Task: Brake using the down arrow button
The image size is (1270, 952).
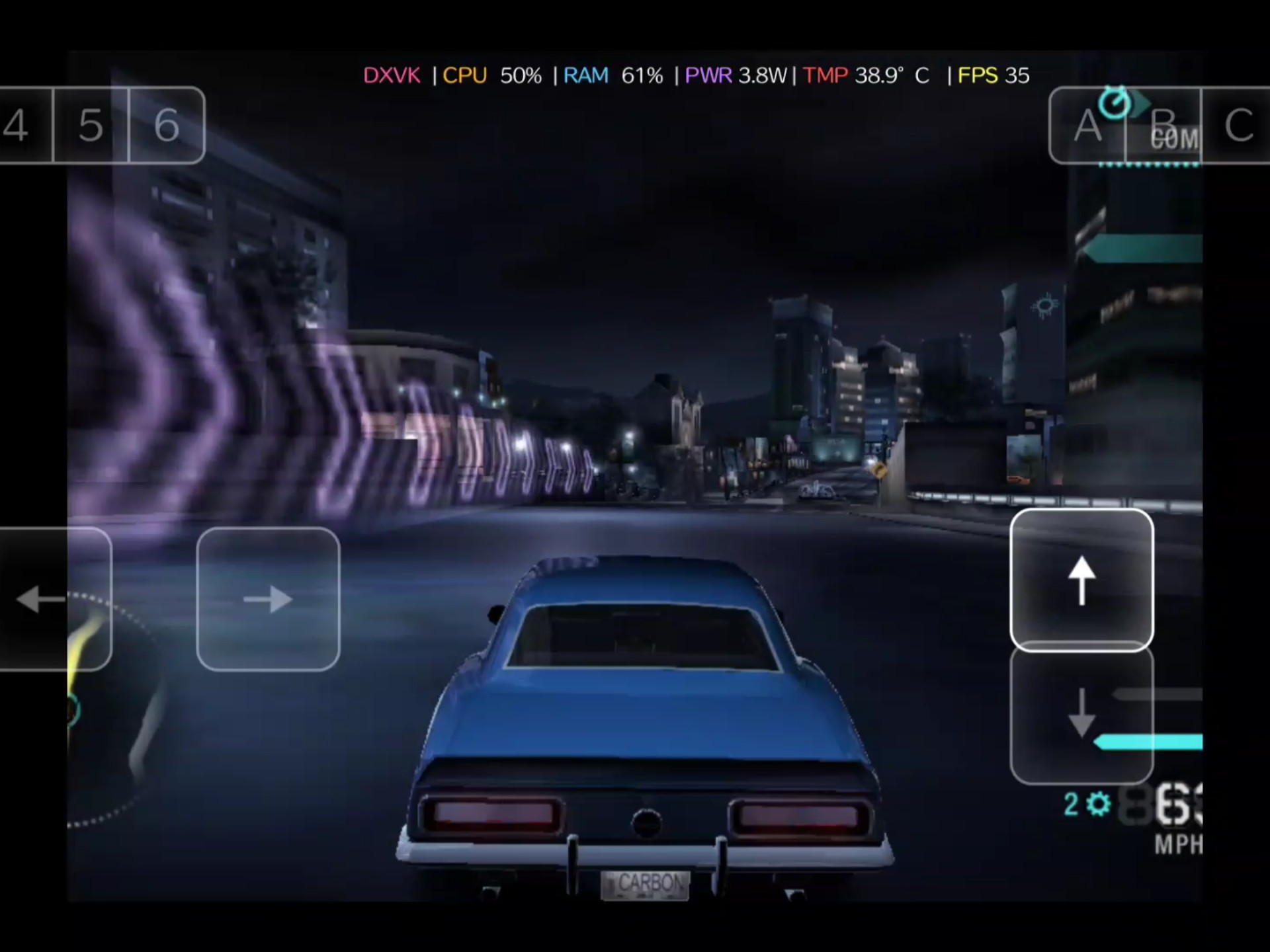Action: coord(1081,714)
